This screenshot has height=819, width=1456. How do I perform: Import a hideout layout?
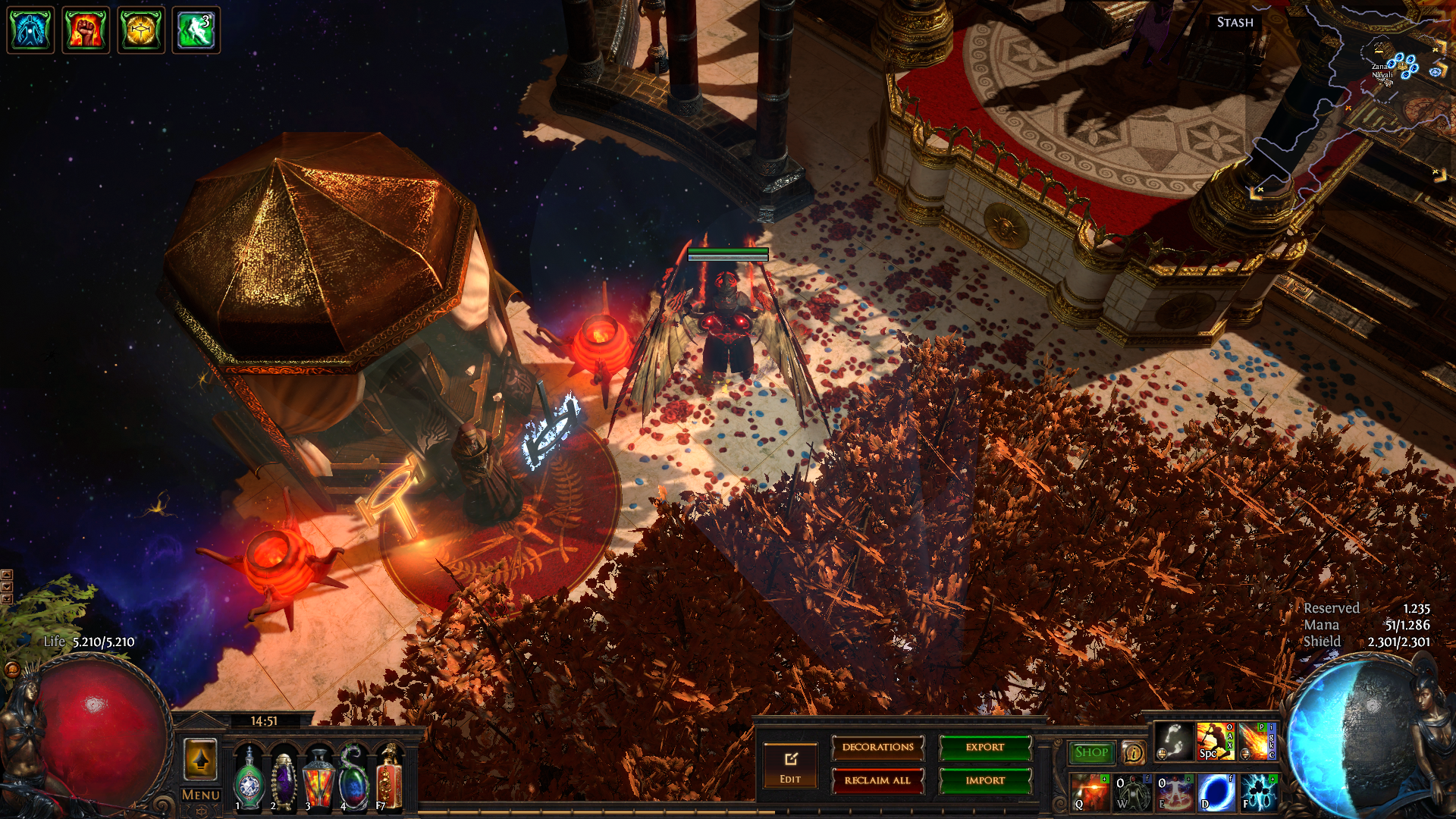(x=984, y=780)
